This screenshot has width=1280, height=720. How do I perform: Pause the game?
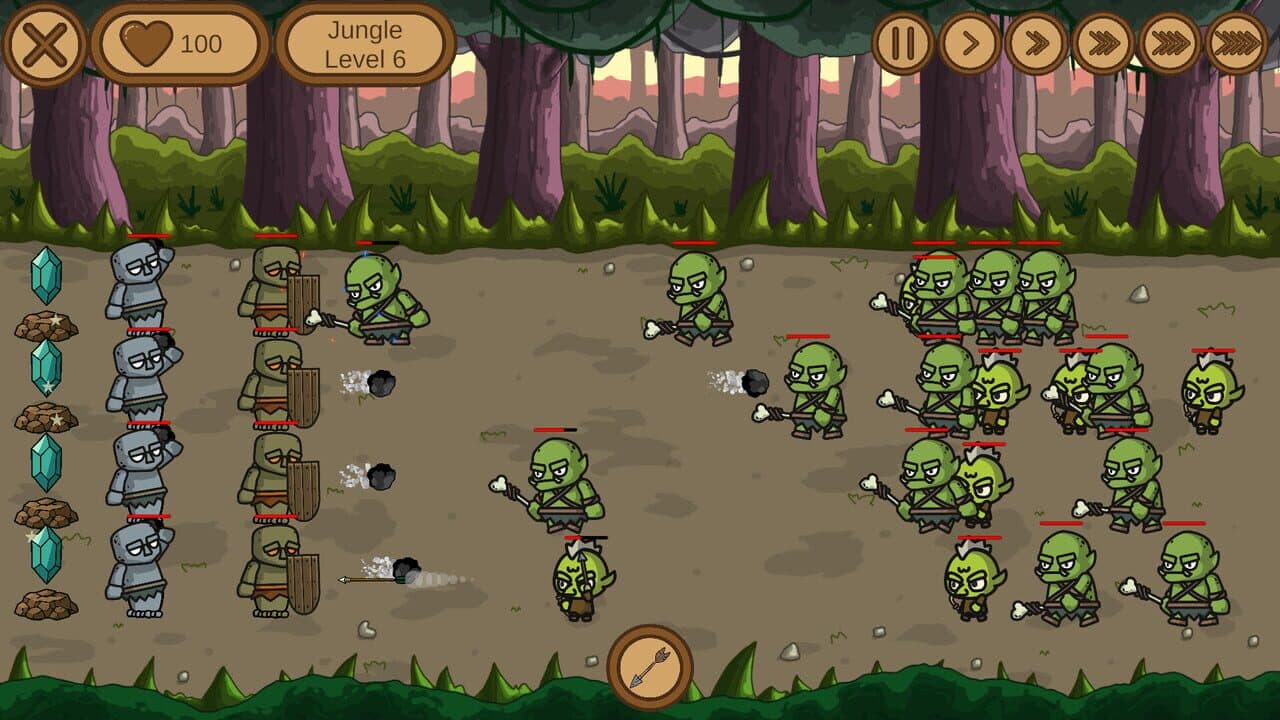pyautogui.click(x=905, y=43)
